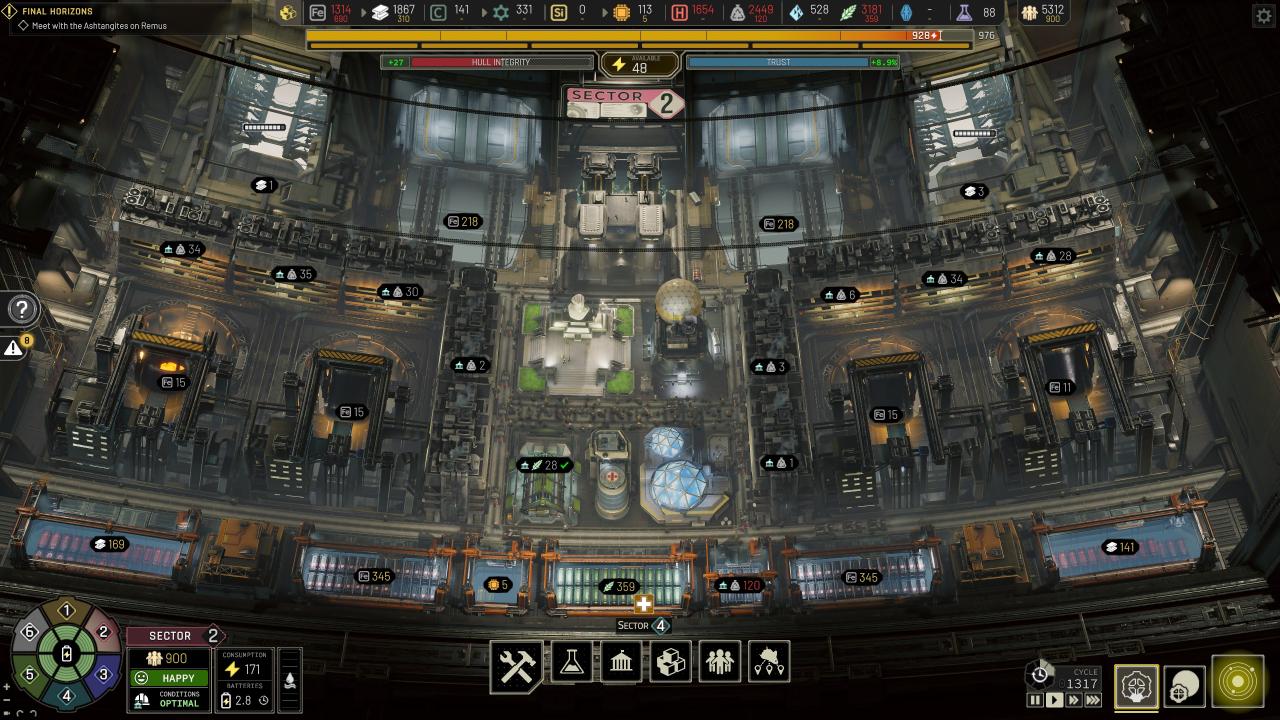Set game speed to double fast-forward
The image size is (1280, 720).
coord(1073,701)
